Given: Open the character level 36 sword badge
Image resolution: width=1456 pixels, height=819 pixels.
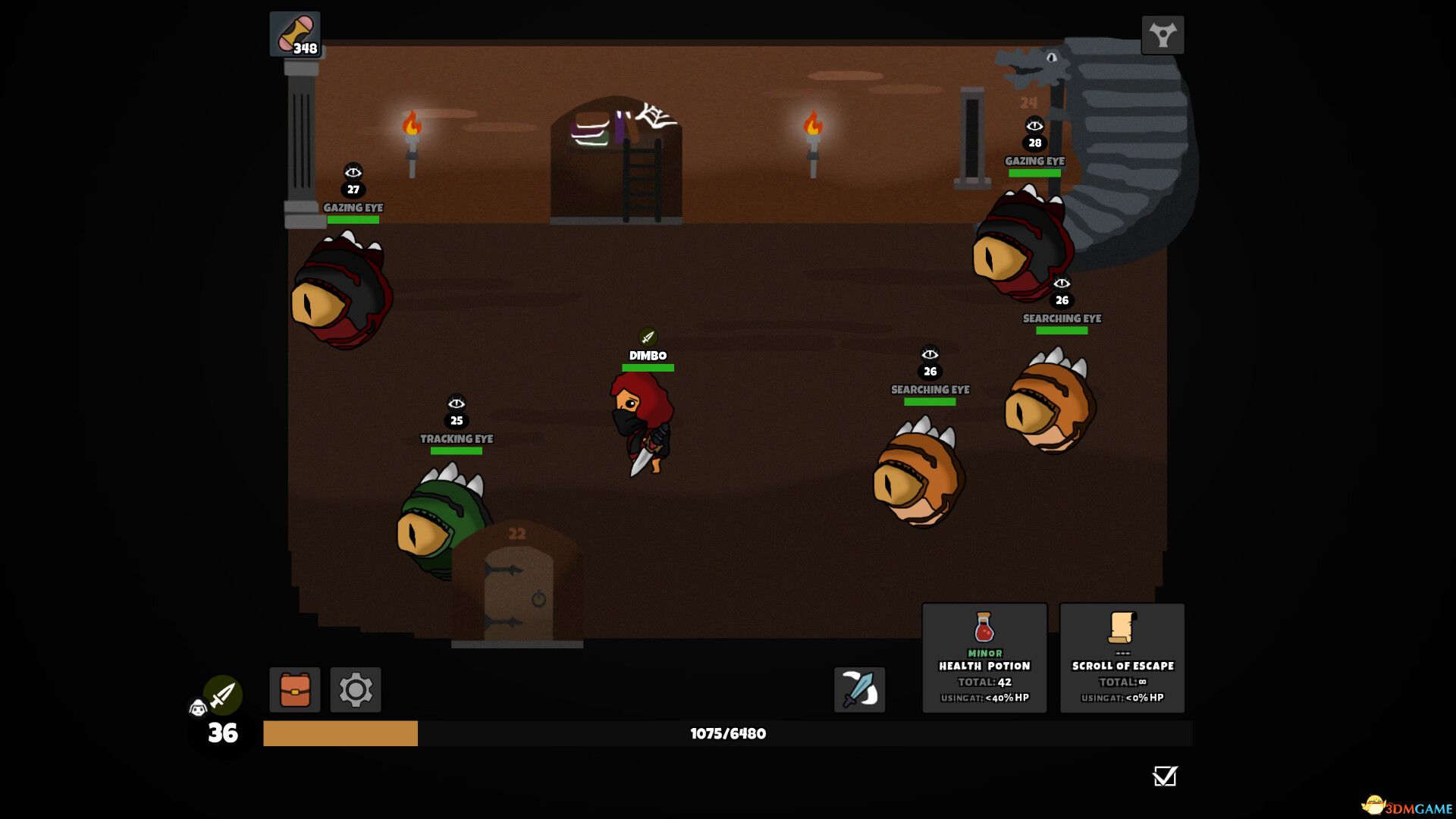Looking at the screenshot, I should (222, 695).
